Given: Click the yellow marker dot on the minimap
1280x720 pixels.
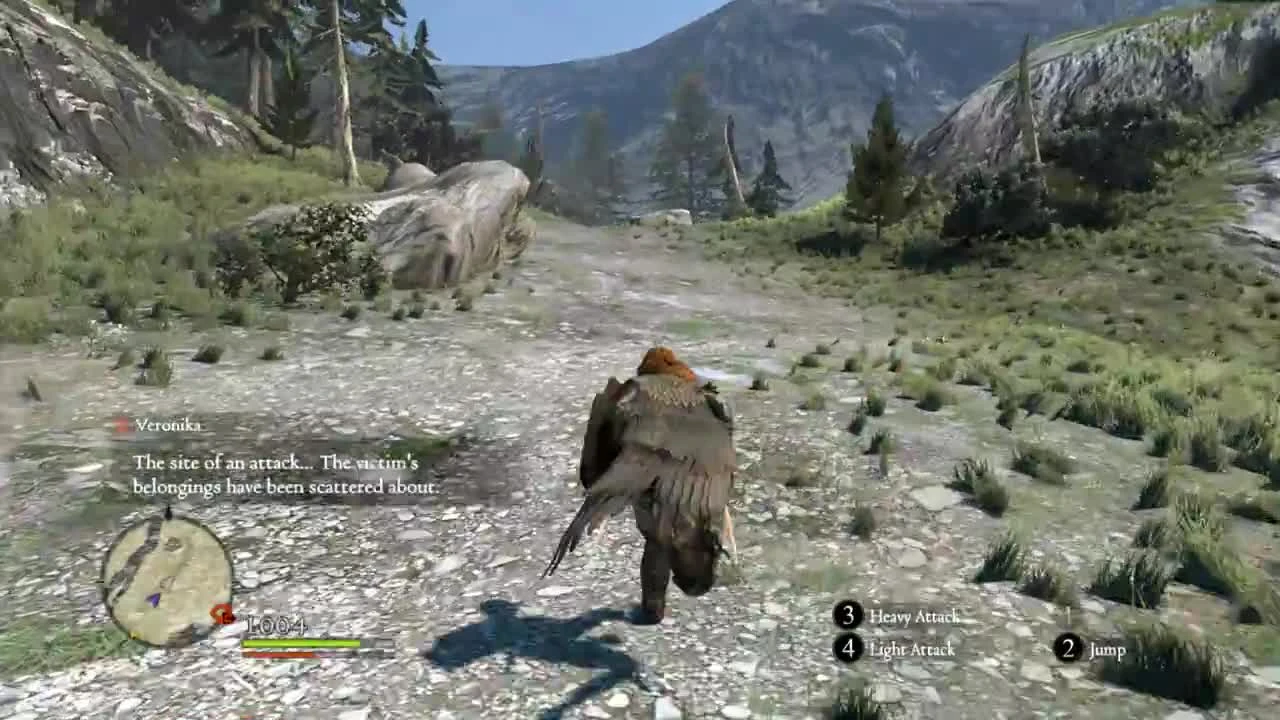Looking at the screenshot, I should tap(132, 636).
